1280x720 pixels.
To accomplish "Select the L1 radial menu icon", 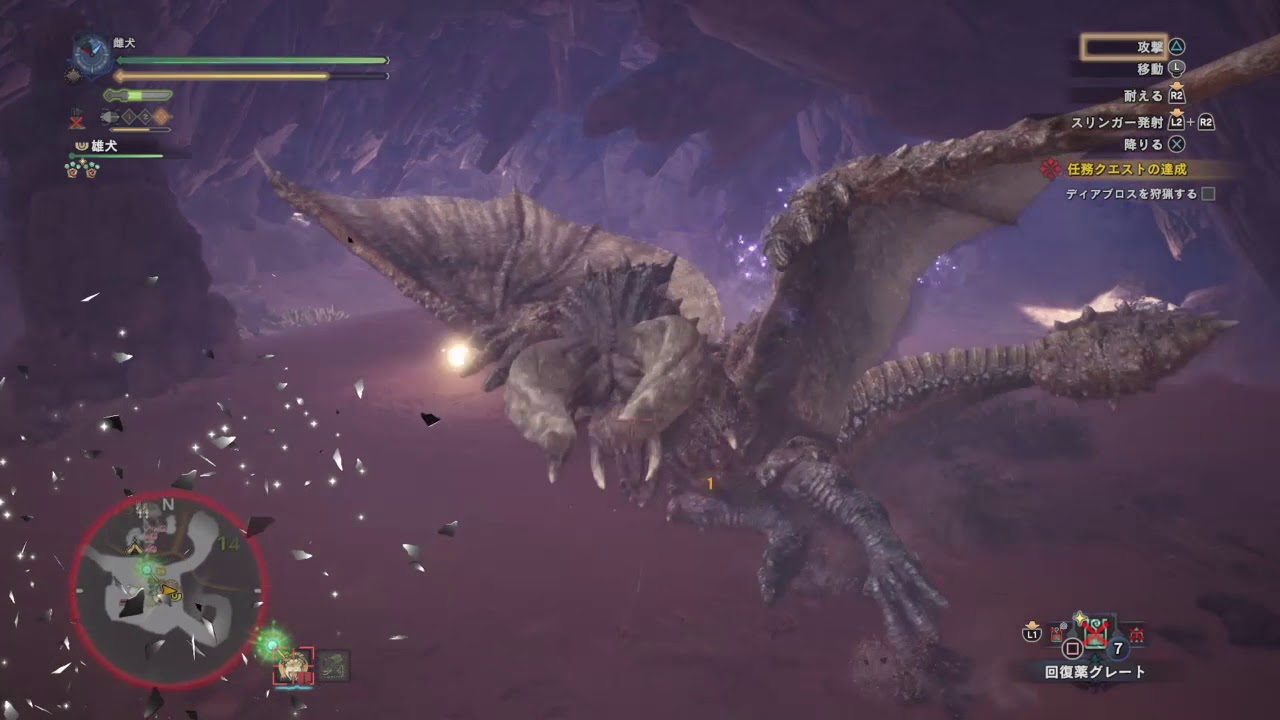I will pyautogui.click(x=1031, y=634).
